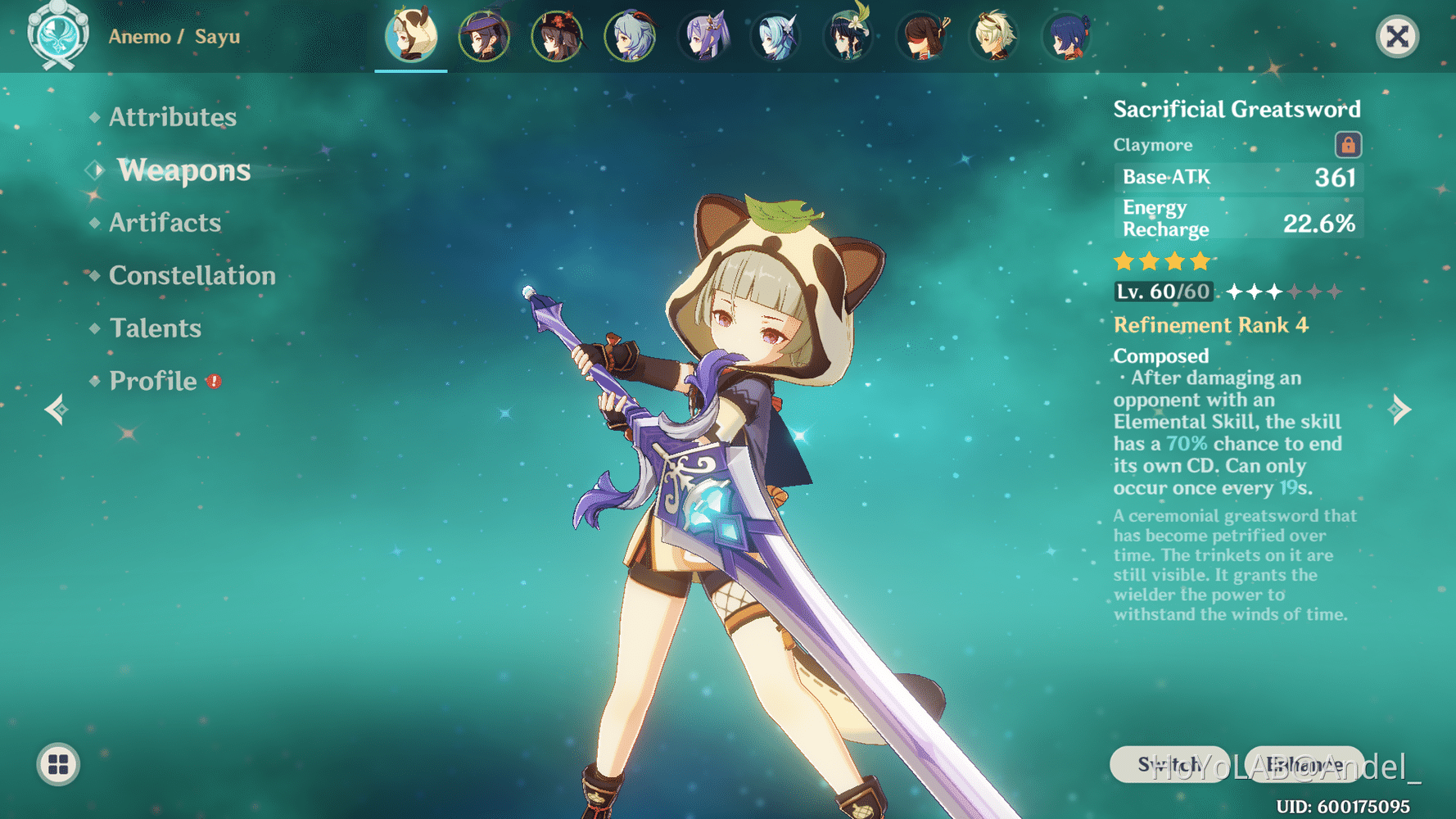Select the Bennett character icon
Screen dimensions: 1456x819
click(x=997, y=36)
